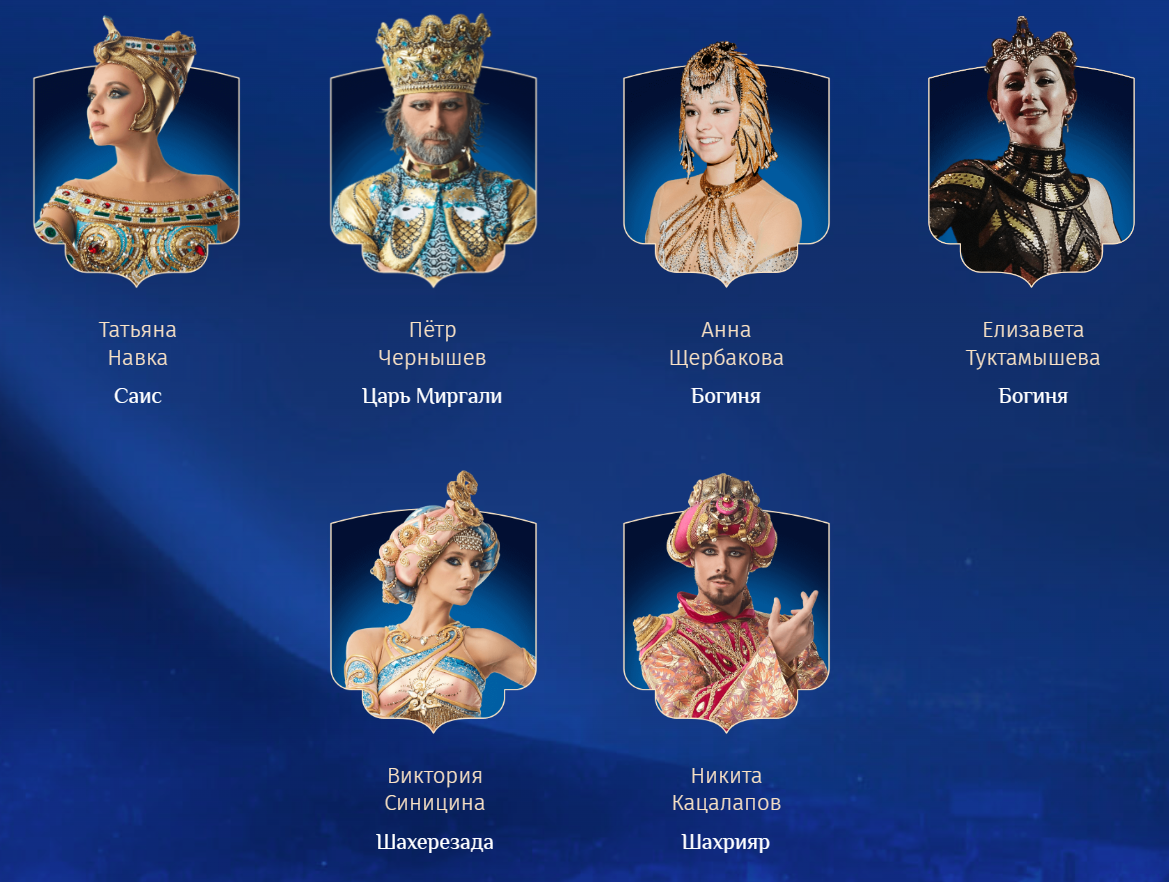This screenshot has width=1169, height=882.
Task: Open the Царь Миргали portrait tile
Action: (x=433, y=160)
